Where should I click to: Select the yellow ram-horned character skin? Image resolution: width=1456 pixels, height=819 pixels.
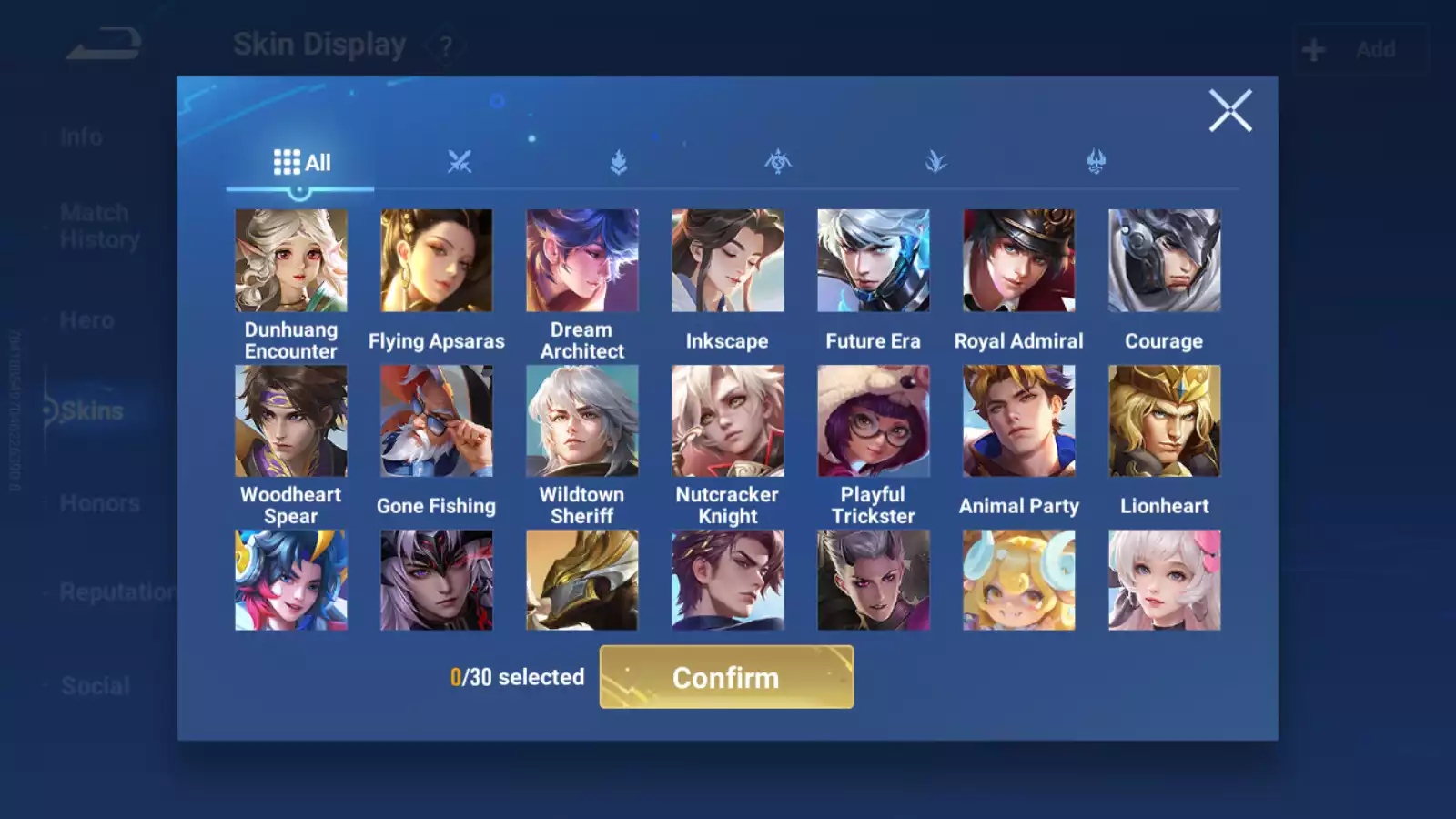(1019, 581)
